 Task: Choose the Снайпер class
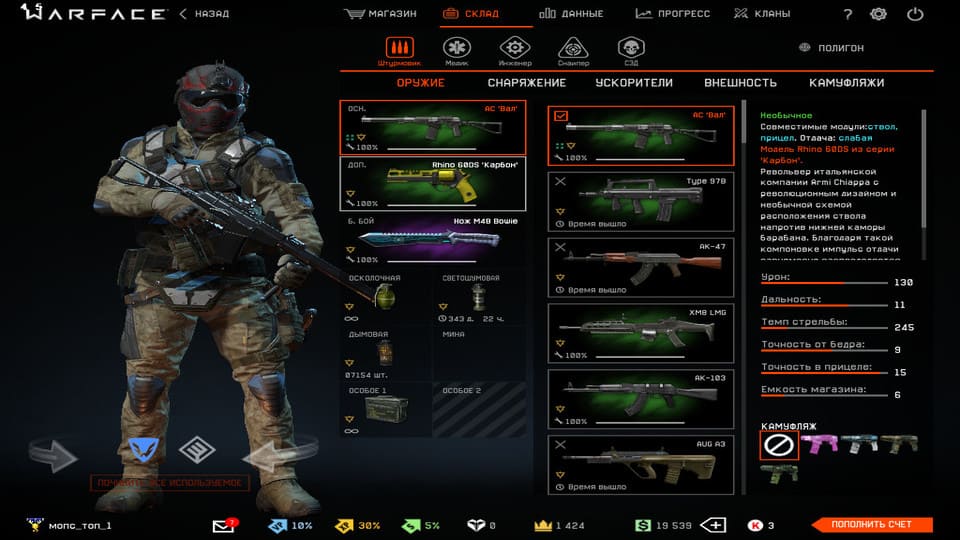(572, 51)
